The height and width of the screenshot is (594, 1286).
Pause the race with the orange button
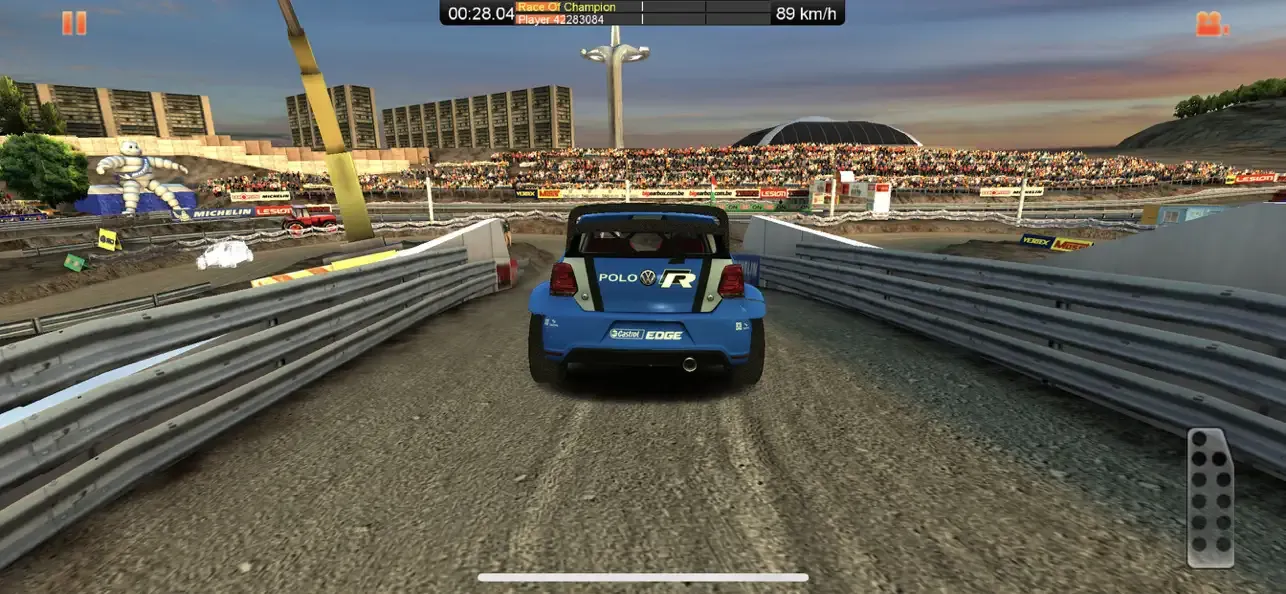click(x=74, y=23)
